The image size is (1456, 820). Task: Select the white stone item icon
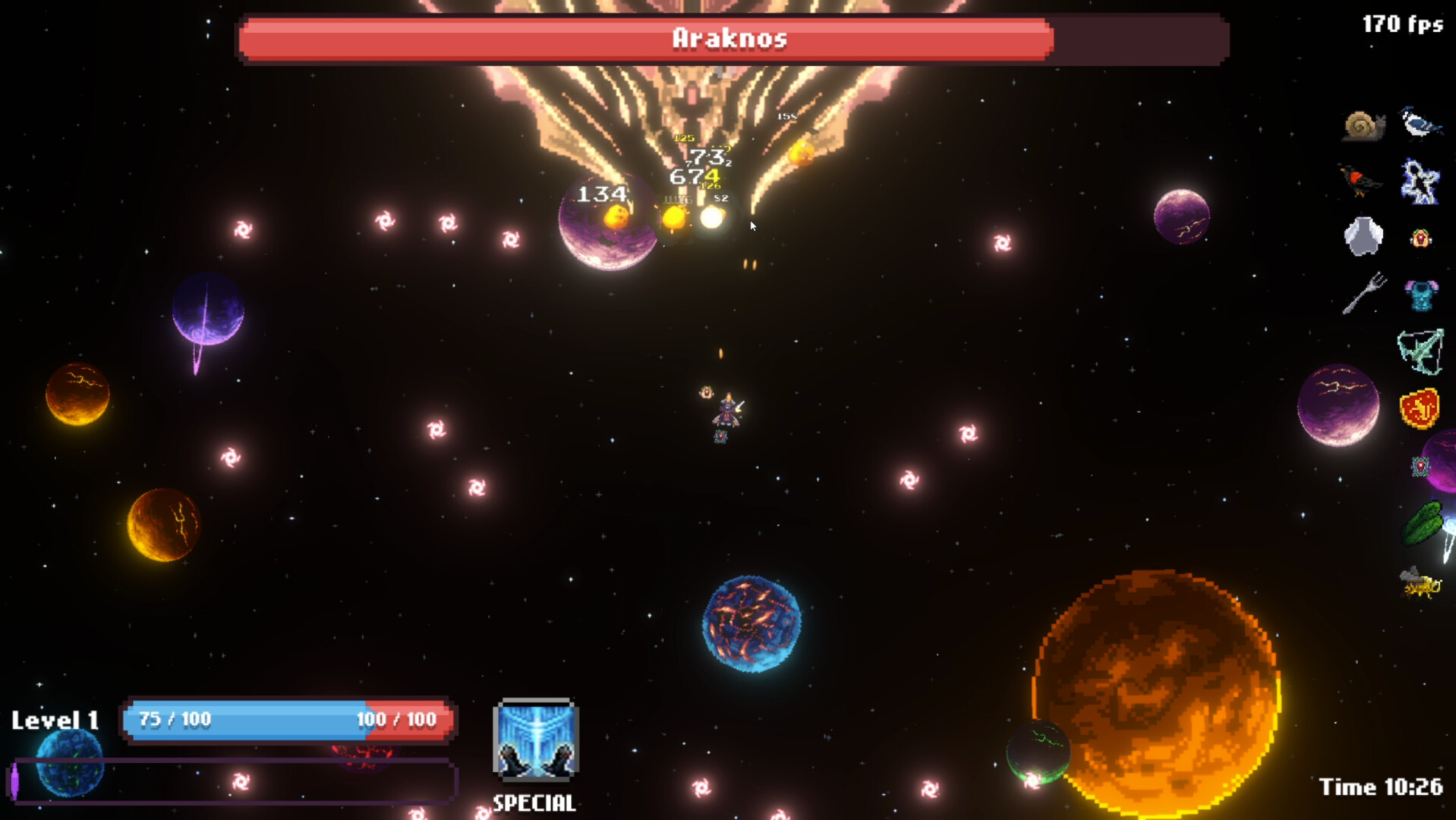coord(1363,236)
